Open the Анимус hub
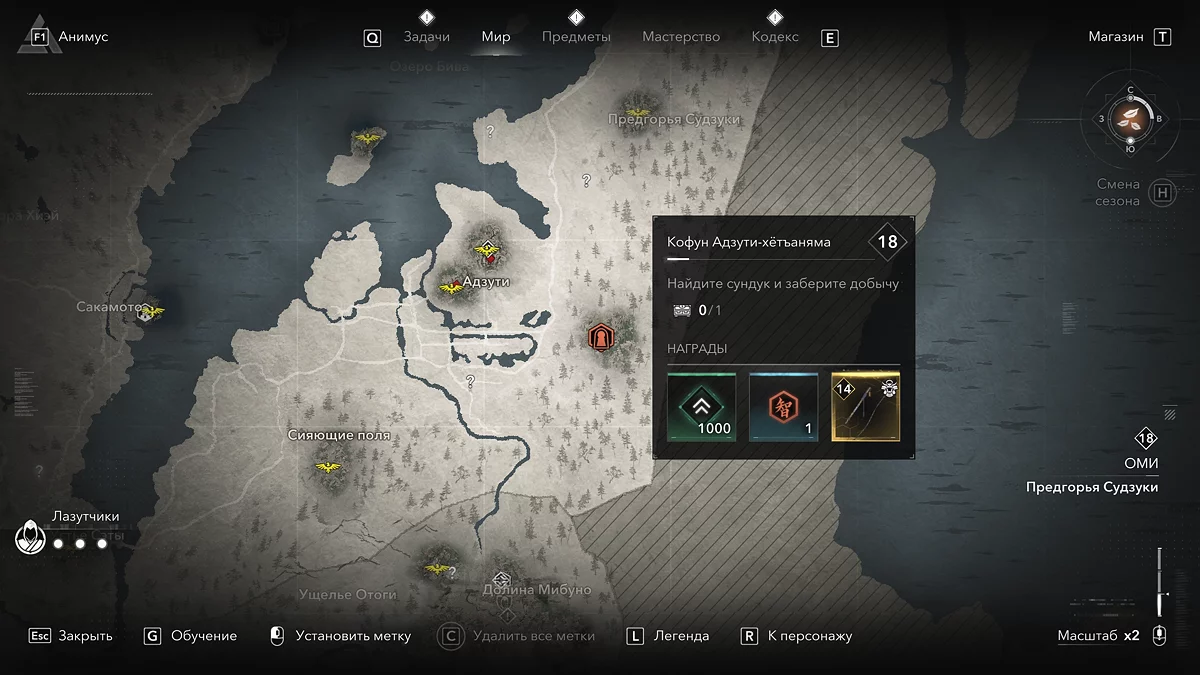Image resolution: width=1200 pixels, height=675 pixels. [83, 37]
